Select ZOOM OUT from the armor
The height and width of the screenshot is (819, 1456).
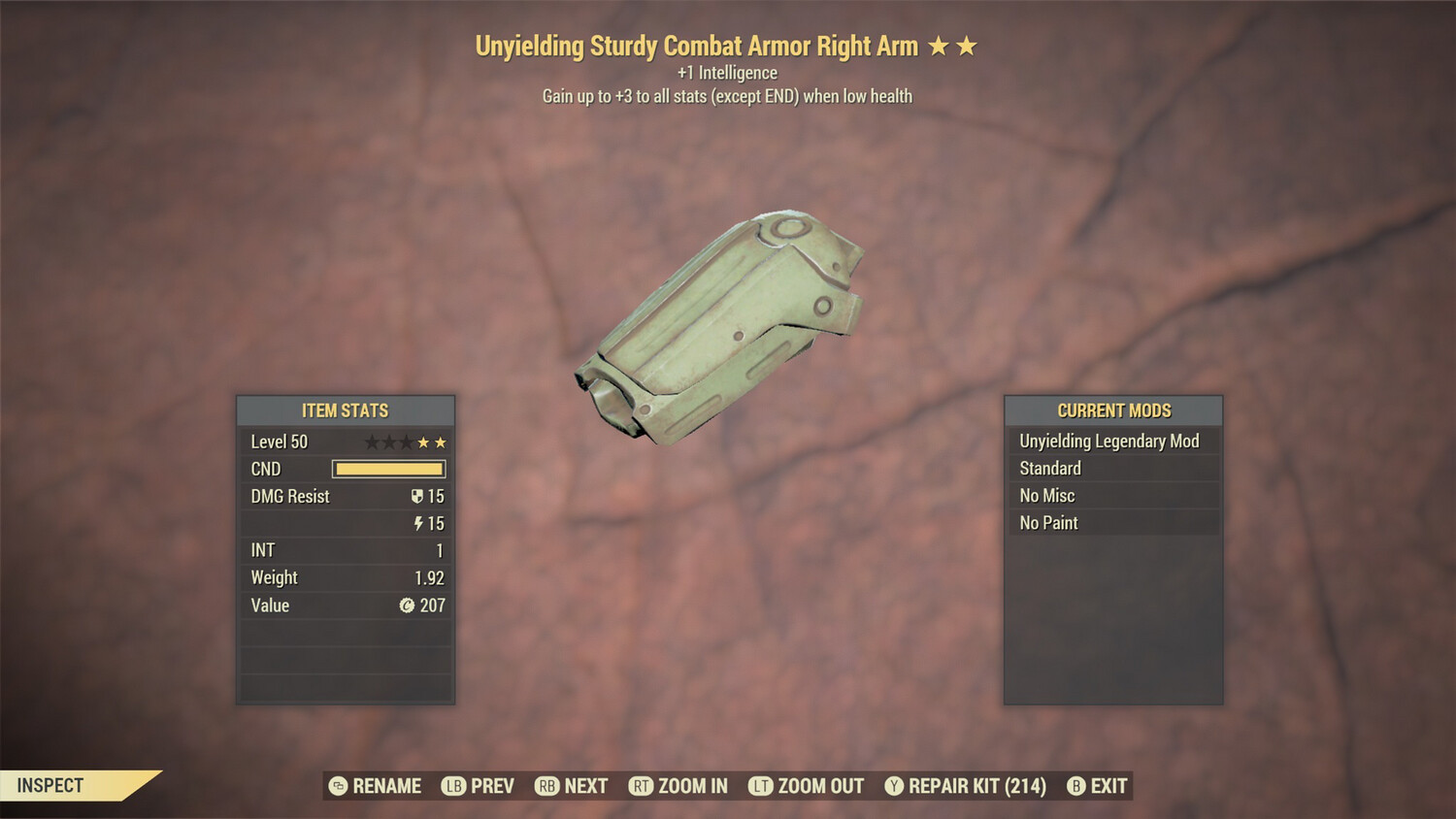click(807, 786)
